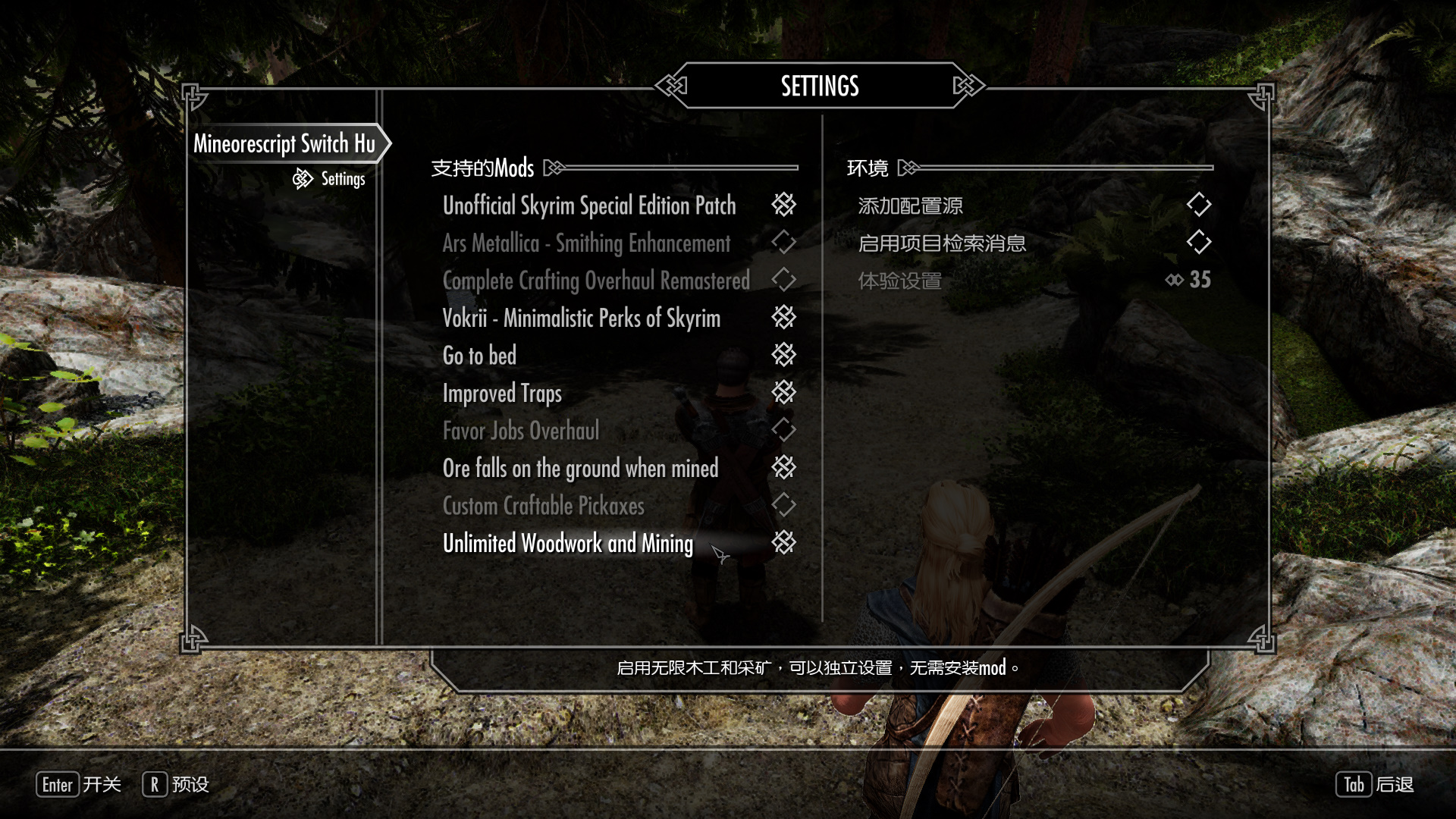This screenshot has height=819, width=1456.
Task: Adjust the 体验设置 value of 35
Action: pyautogui.click(x=1188, y=280)
